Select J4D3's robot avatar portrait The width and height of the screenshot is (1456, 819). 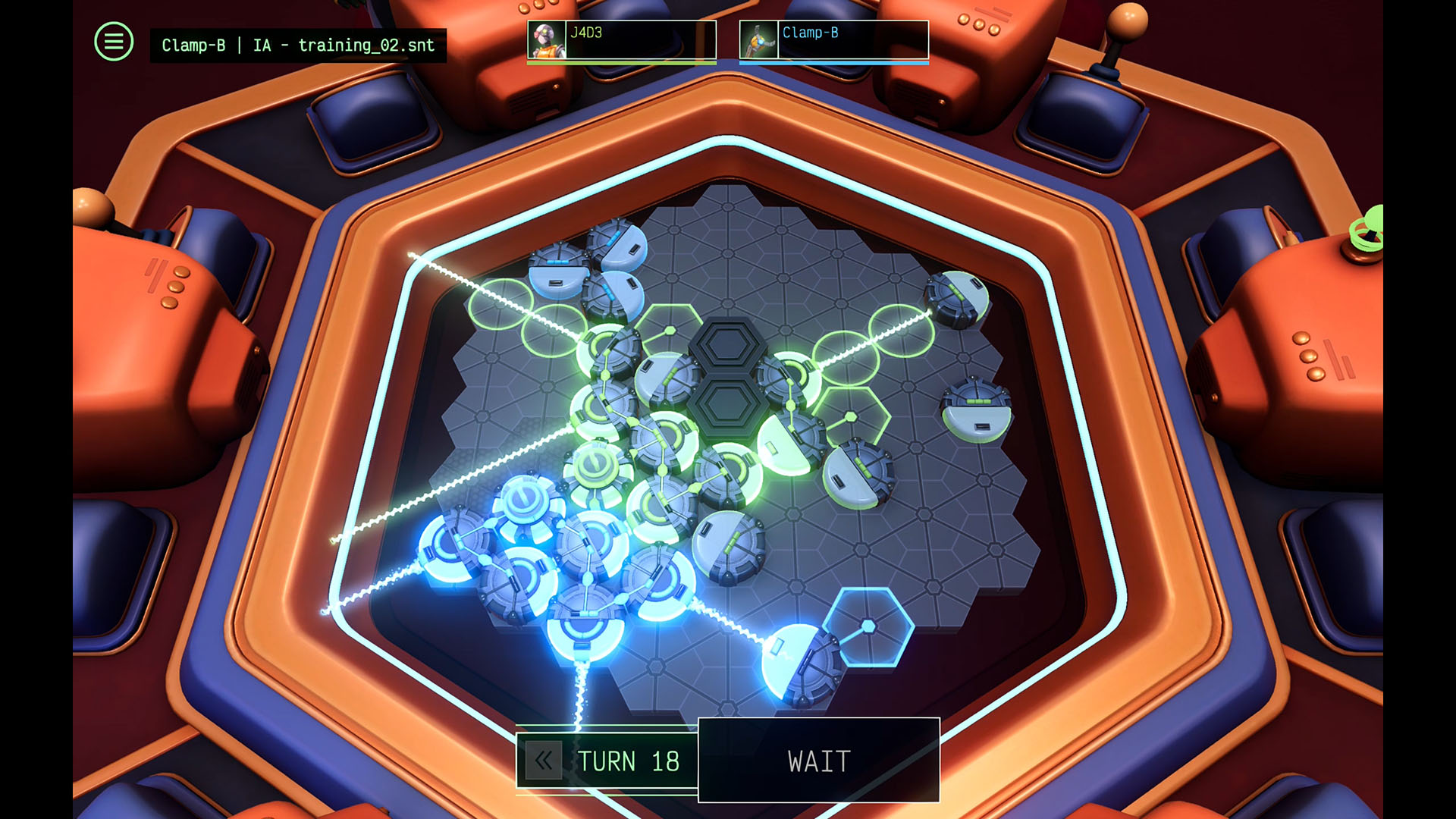tap(548, 39)
